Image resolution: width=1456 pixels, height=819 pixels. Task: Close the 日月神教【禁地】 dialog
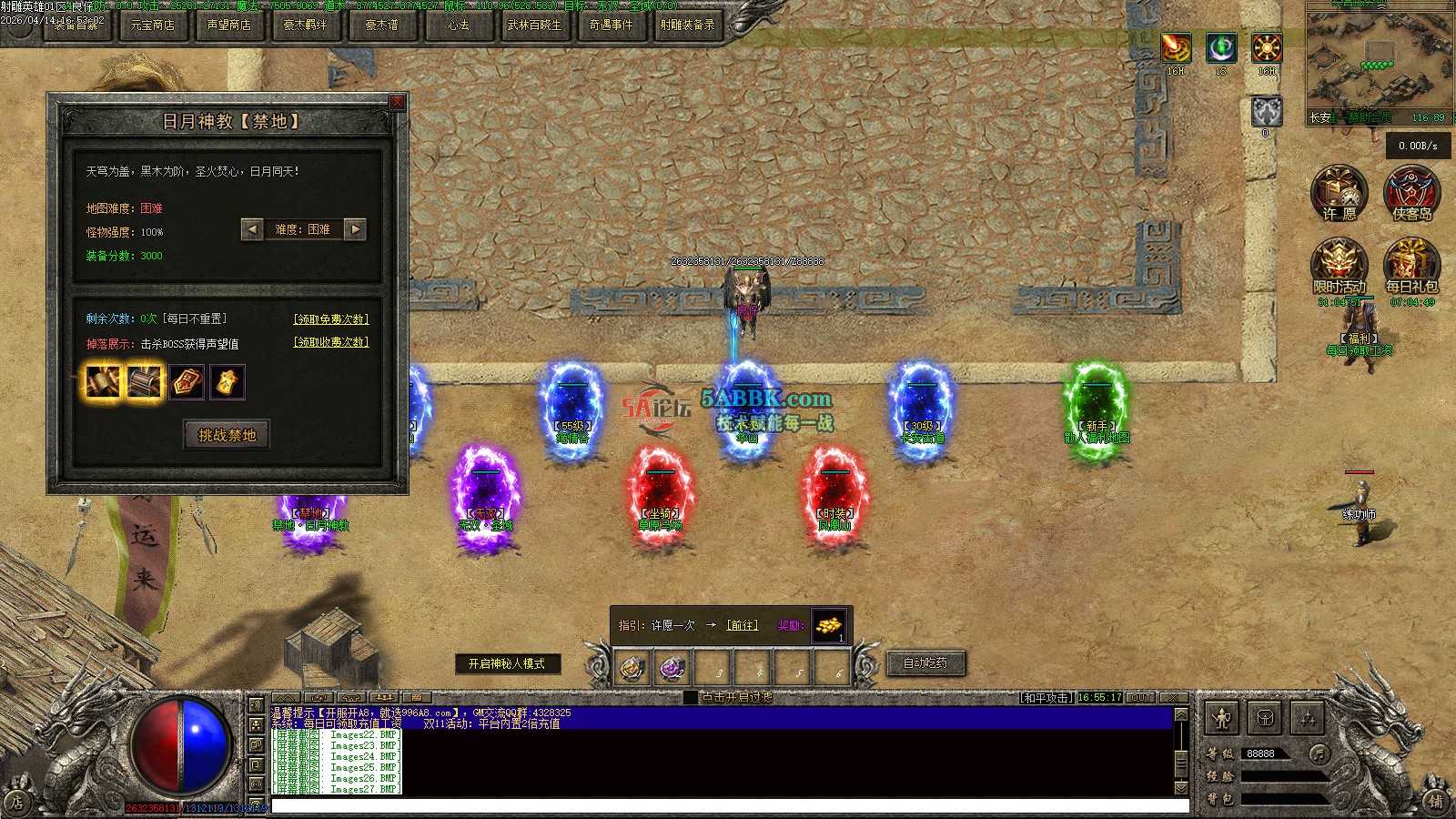(x=397, y=102)
